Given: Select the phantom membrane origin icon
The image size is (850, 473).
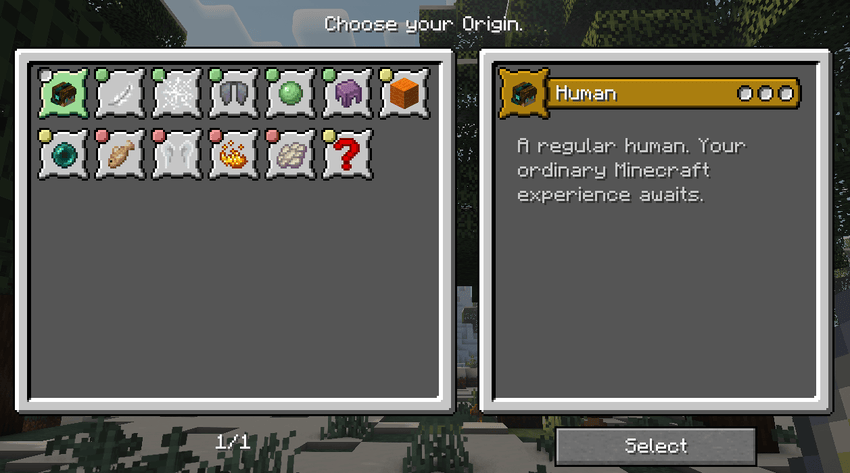Looking at the screenshot, I should tap(178, 155).
